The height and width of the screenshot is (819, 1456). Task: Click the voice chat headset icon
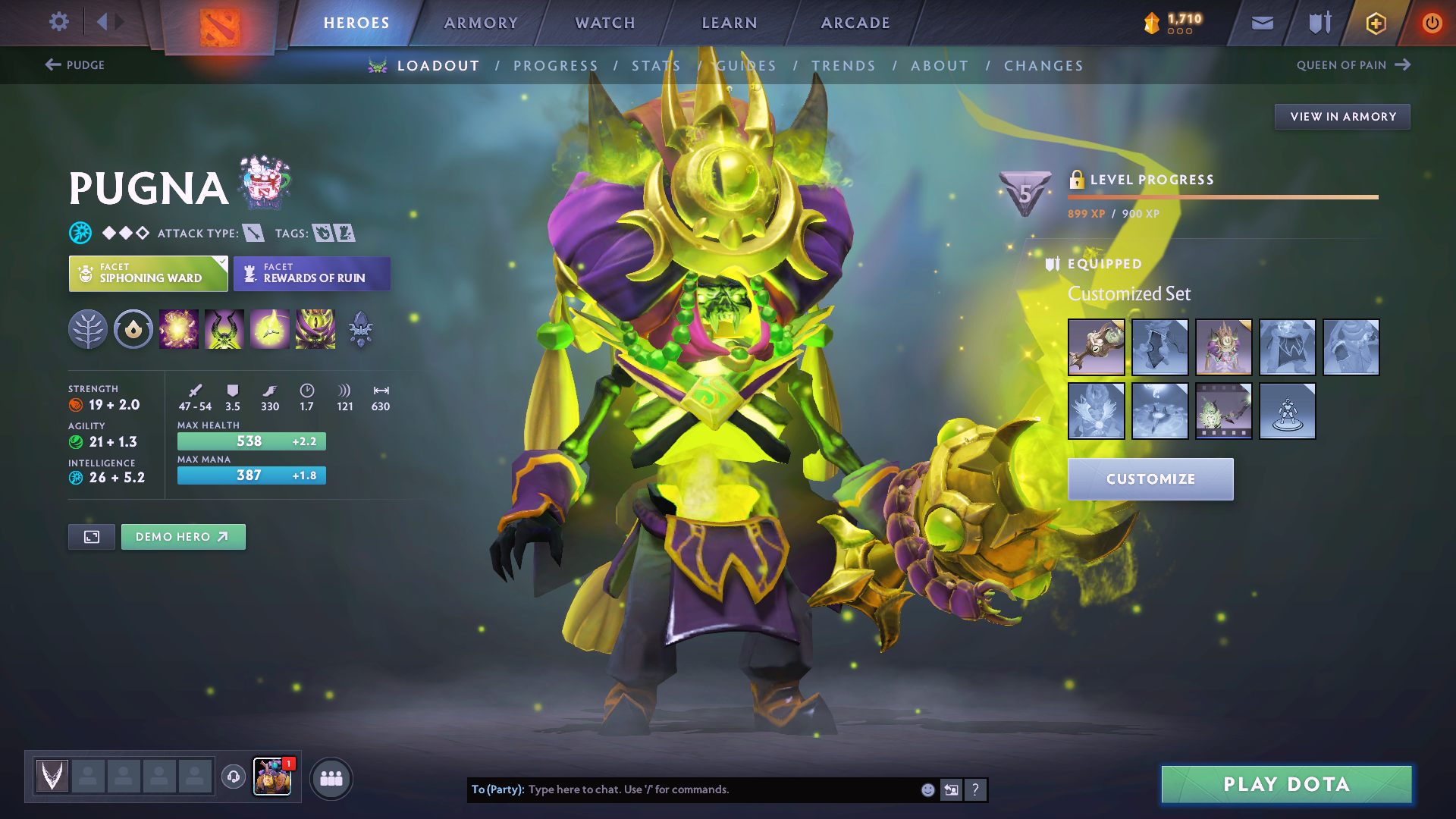tap(233, 777)
